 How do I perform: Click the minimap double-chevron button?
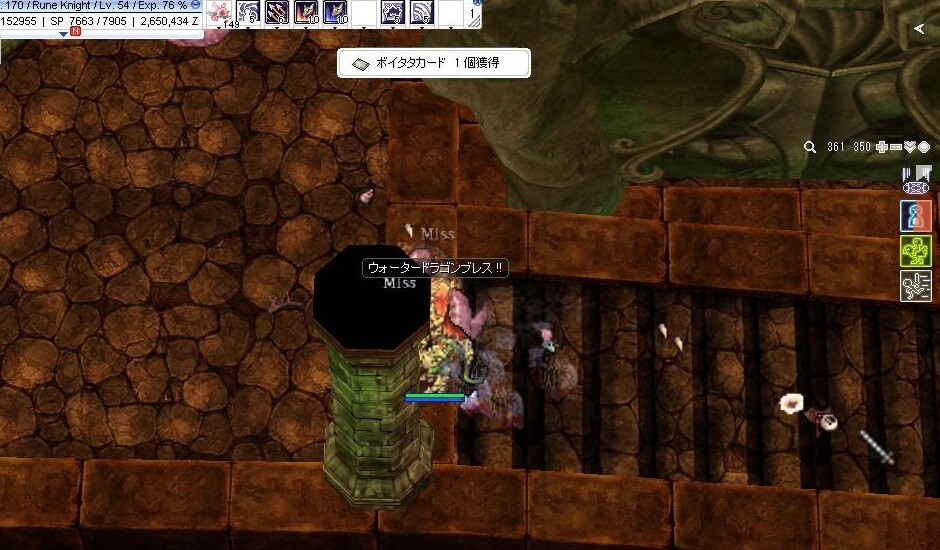[910, 147]
